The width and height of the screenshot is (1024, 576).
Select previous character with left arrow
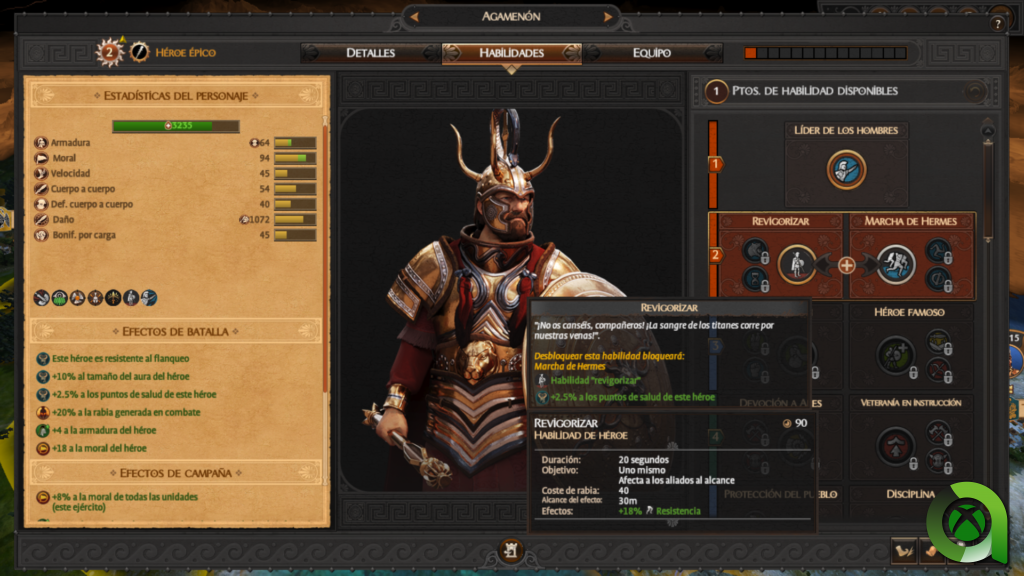[415, 17]
